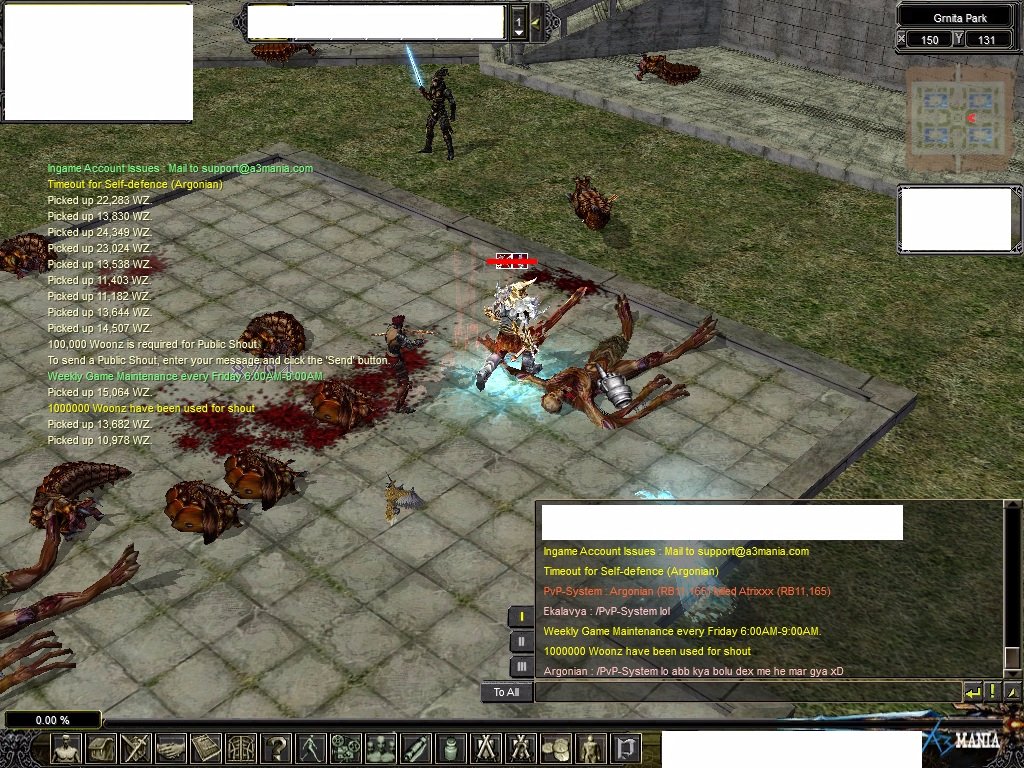Select the coins stack icon

tap(556, 748)
